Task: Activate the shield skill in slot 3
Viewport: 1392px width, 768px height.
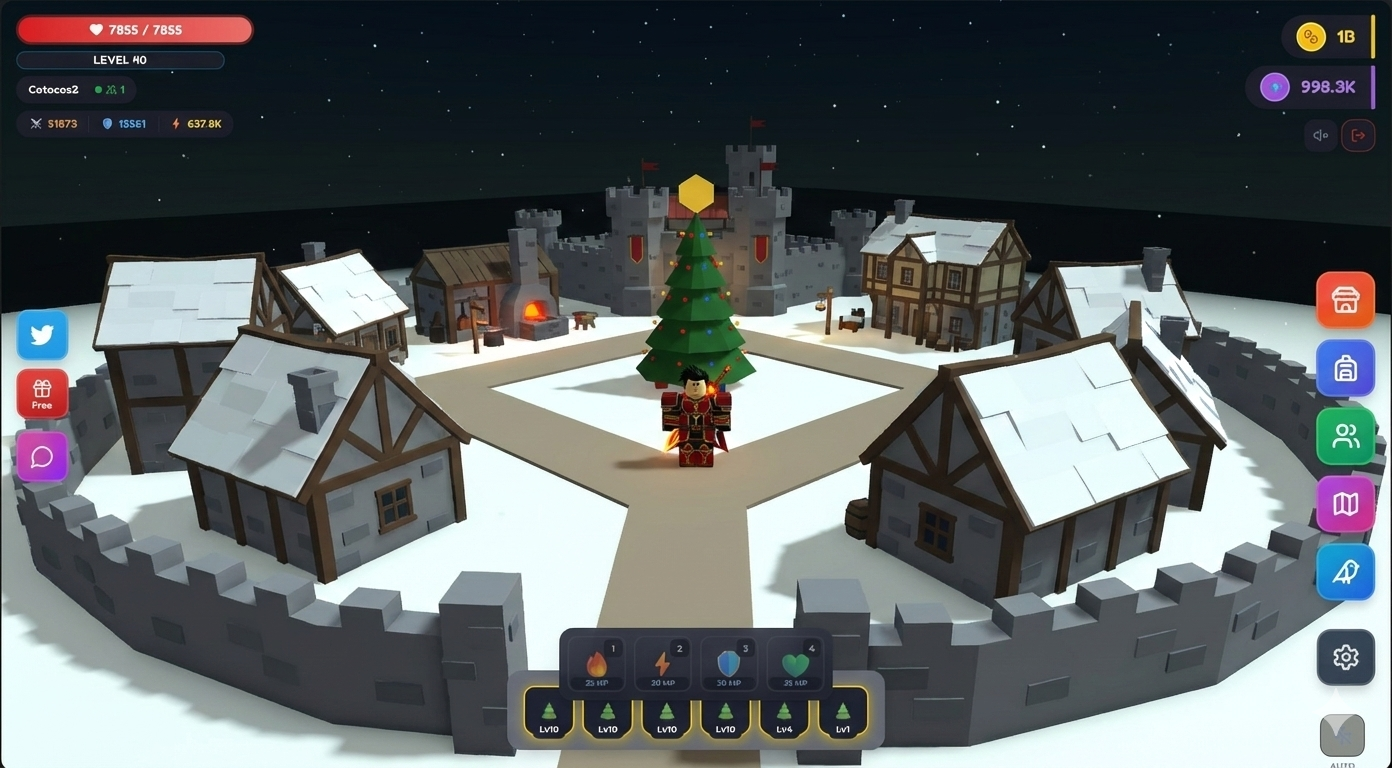Action: pos(728,663)
